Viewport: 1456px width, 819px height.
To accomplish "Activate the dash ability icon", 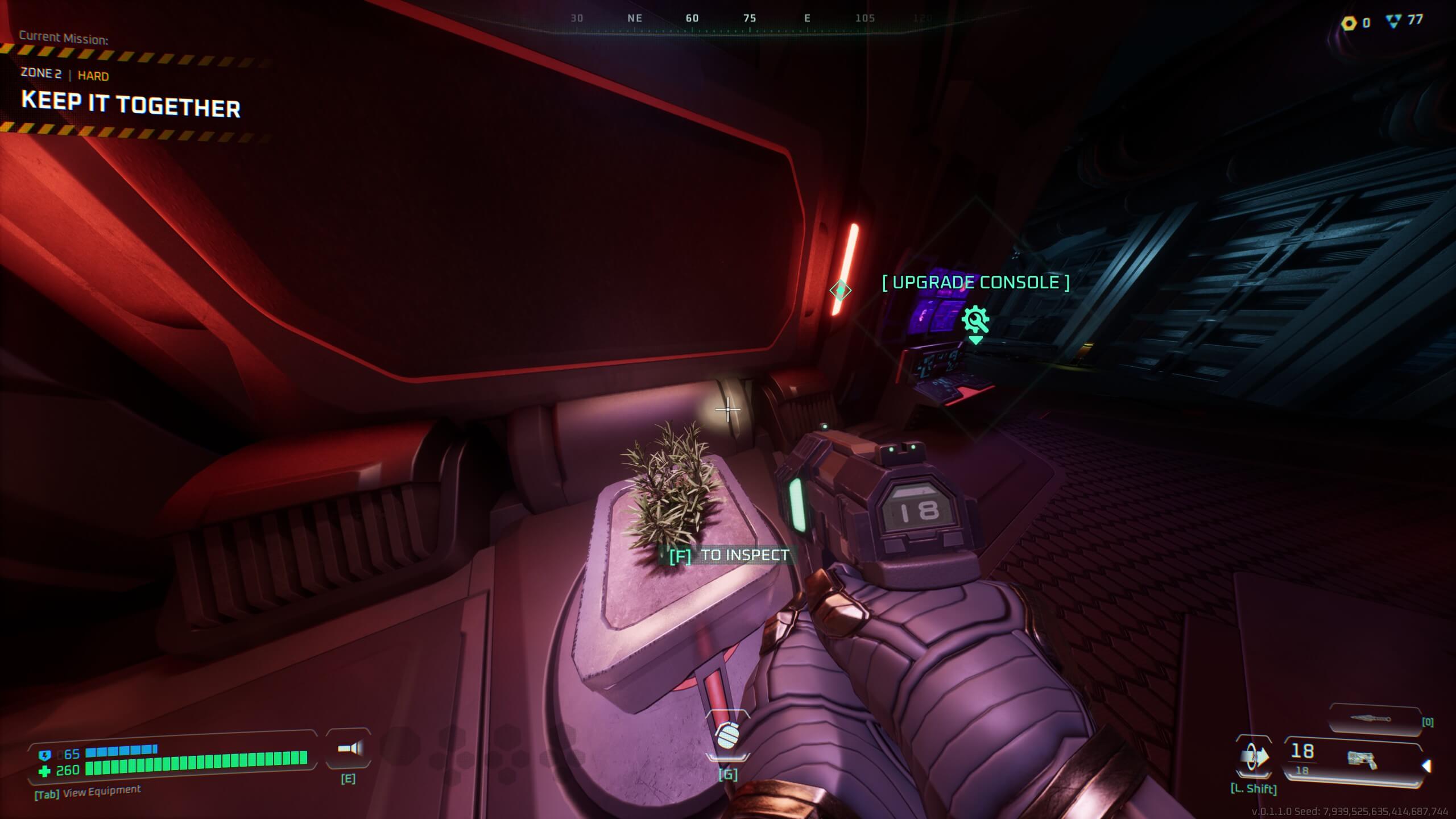I will coord(1254,758).
